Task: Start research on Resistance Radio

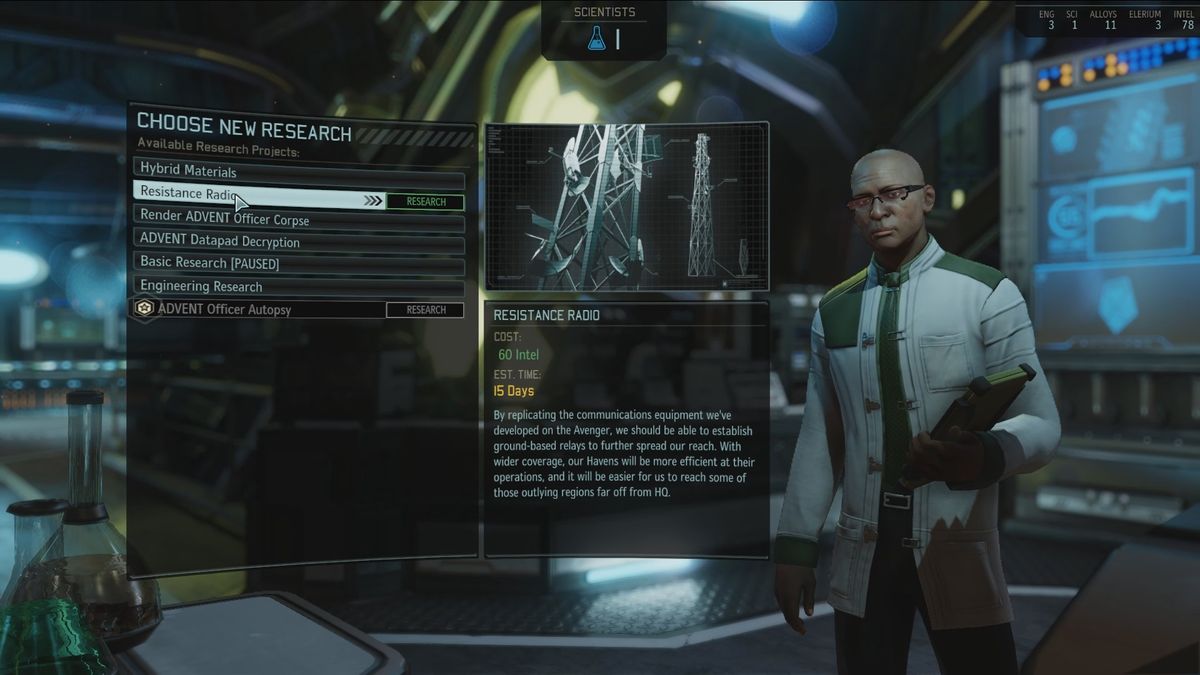Action: click(425, 202)
